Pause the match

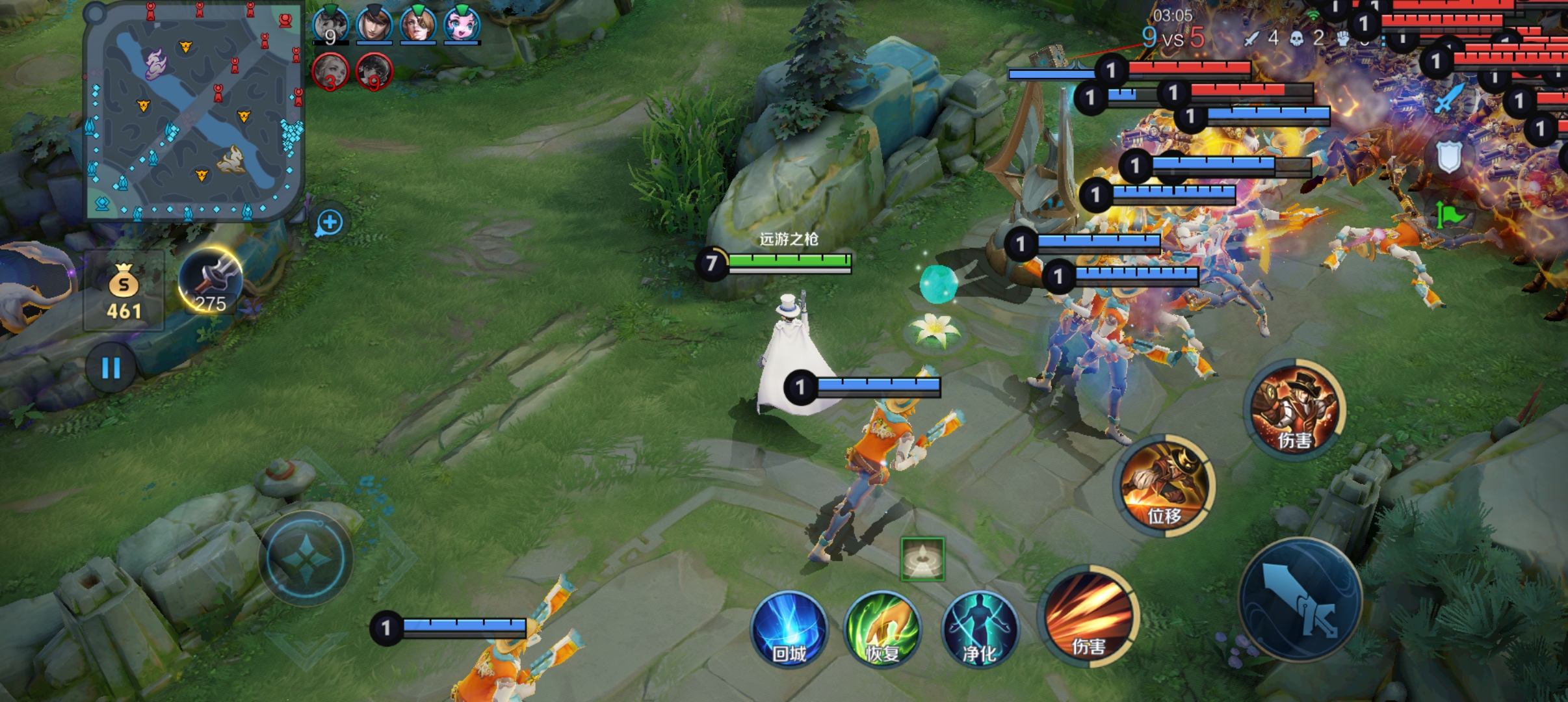pos(111,368)
